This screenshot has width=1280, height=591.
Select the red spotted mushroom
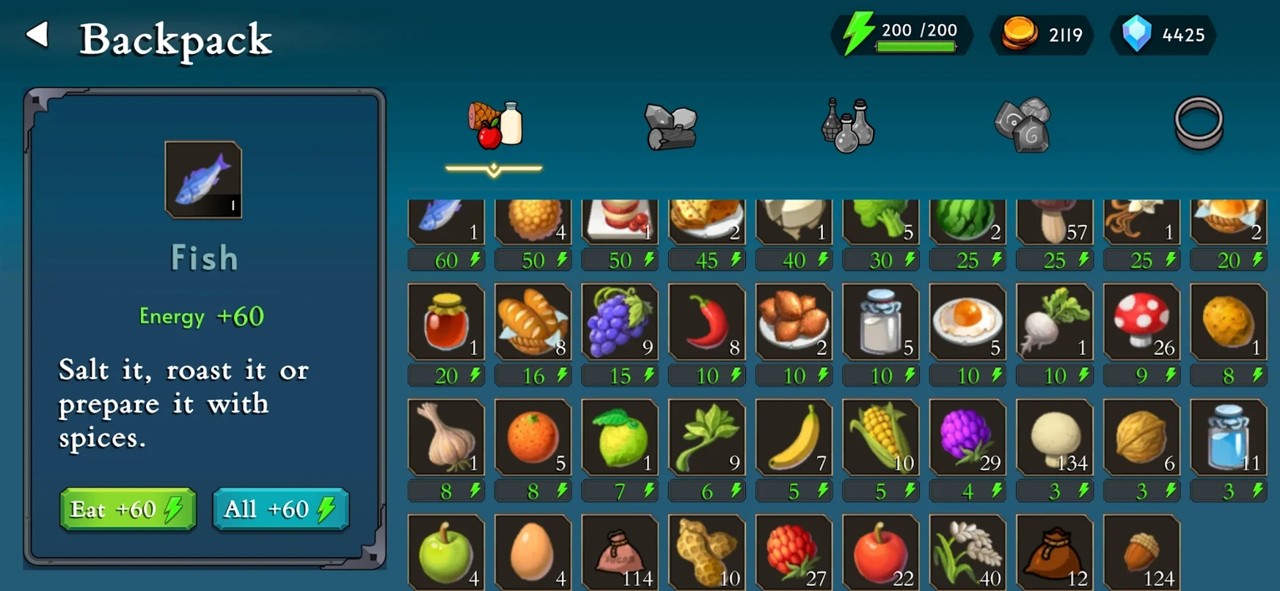(1142, 322)
